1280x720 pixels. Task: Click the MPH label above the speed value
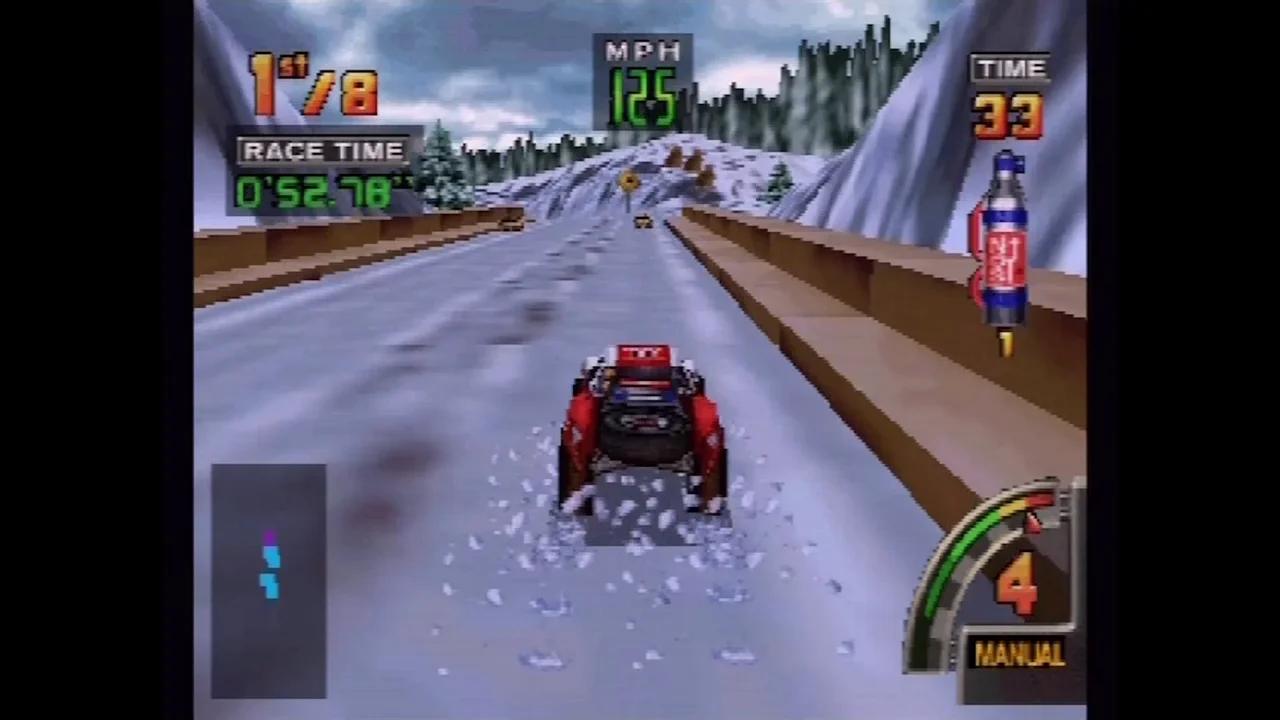[641, 52]
